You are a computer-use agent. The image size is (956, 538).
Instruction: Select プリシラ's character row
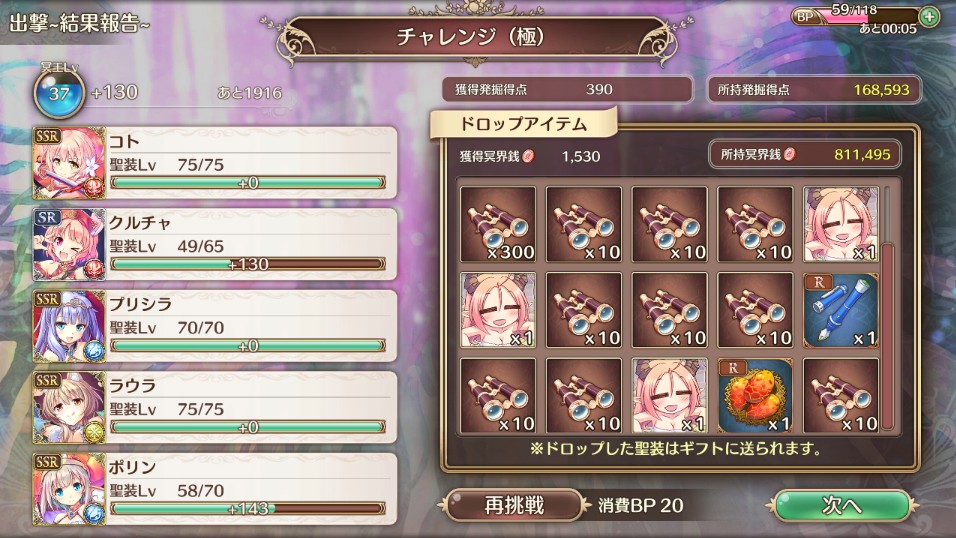click(x=214, y=324)
